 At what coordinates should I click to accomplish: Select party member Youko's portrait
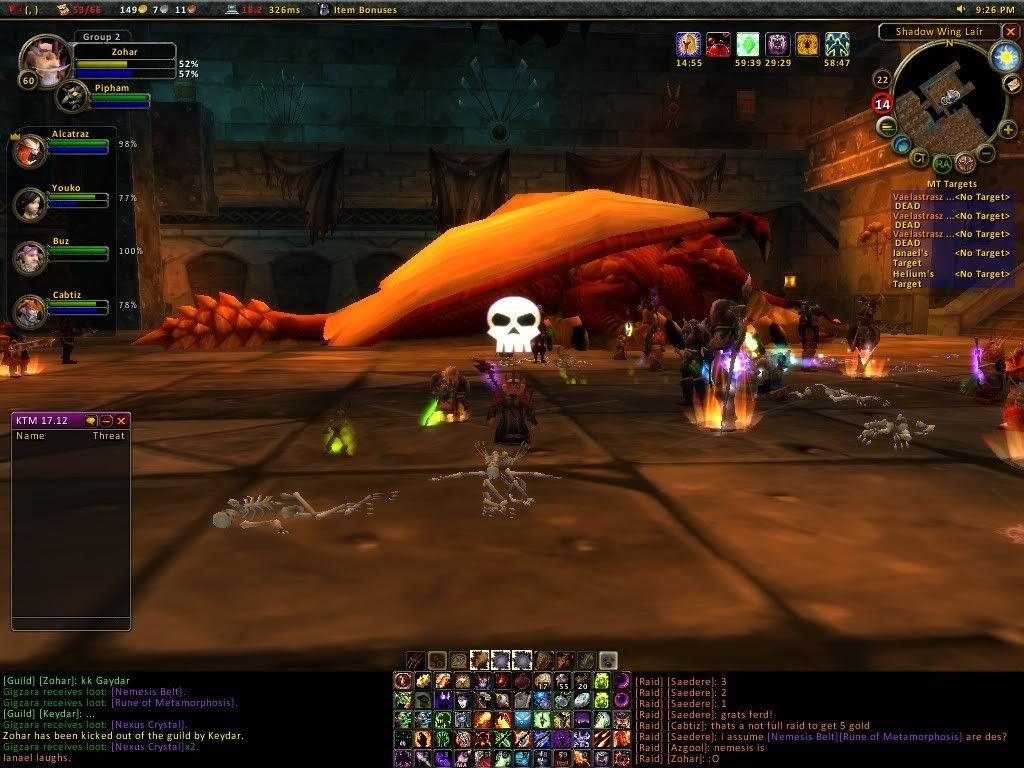click(29, 204)
